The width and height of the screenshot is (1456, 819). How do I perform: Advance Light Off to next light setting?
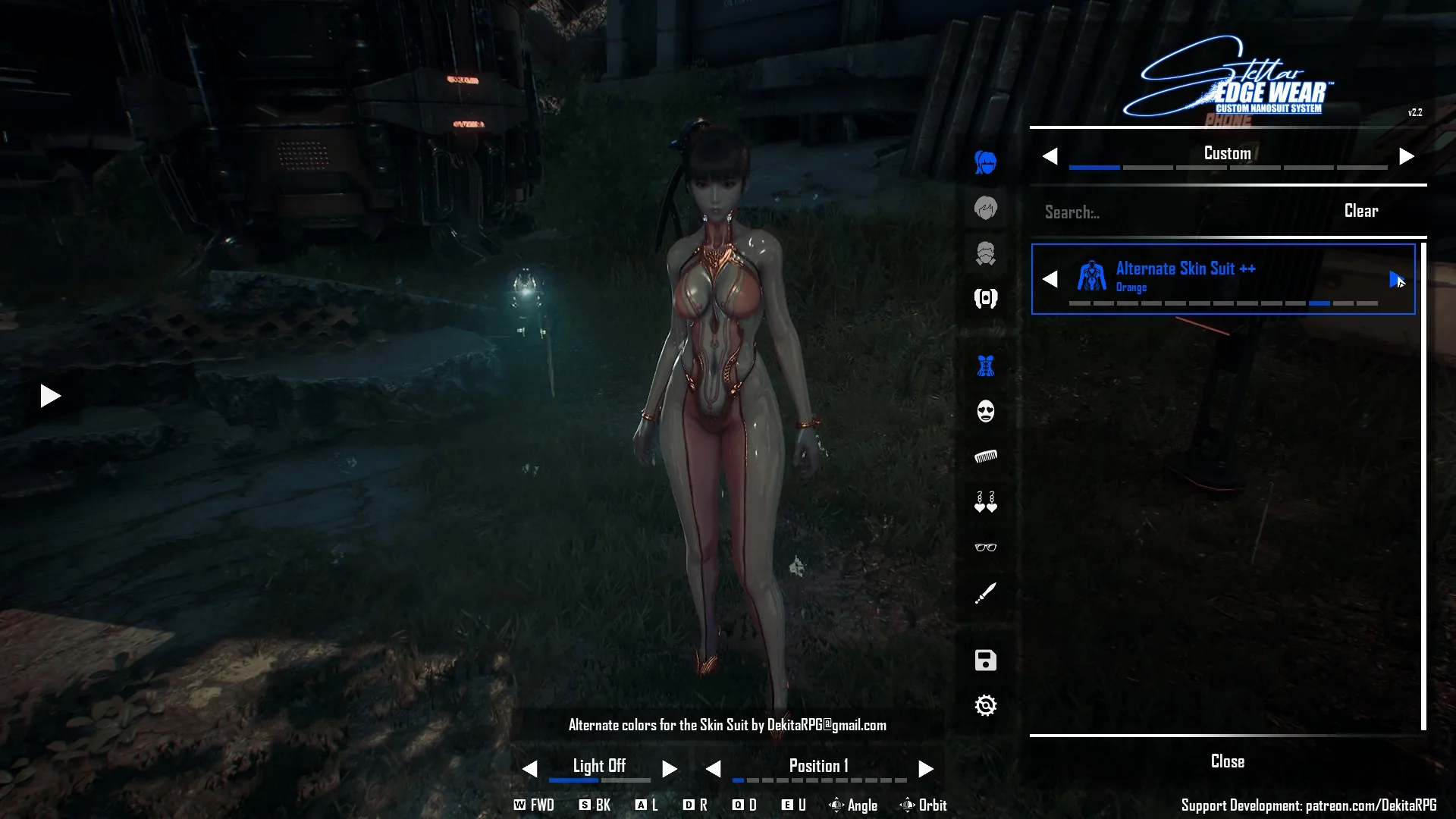[669, 769]
